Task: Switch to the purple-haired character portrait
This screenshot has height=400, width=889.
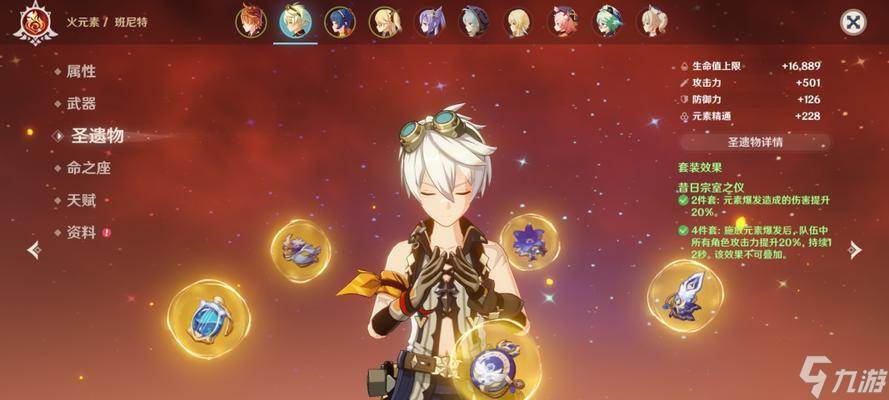Action: [x=430, y=21]
